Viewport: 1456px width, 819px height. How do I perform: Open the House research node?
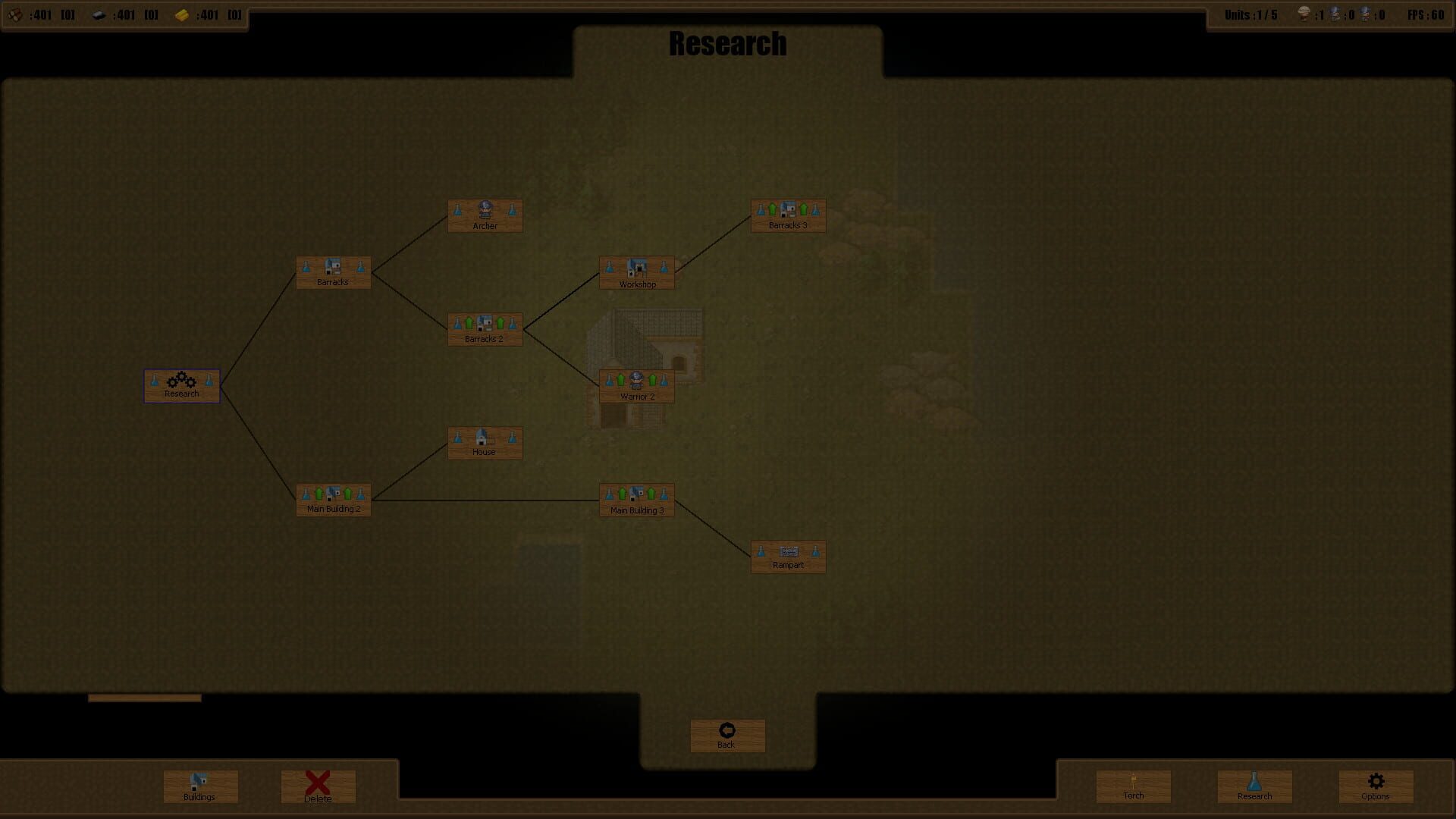(x=485, y=443)
